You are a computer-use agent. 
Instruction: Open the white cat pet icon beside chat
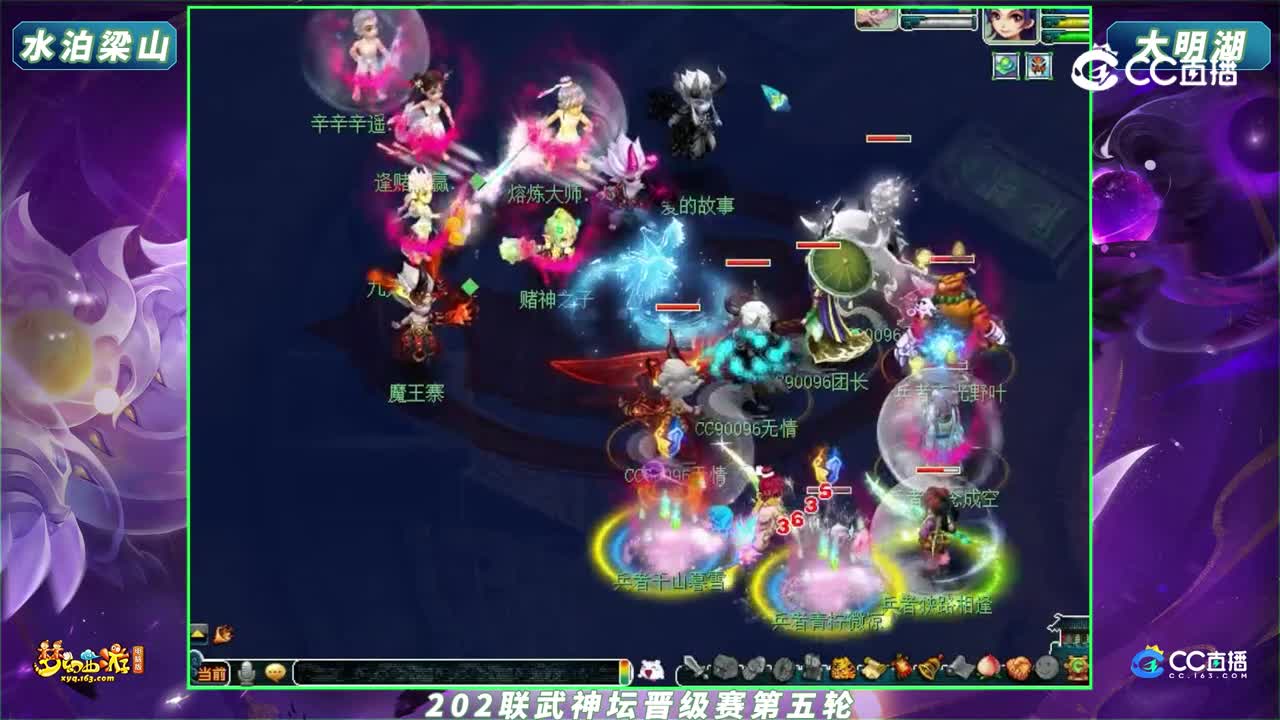click(651, 671)
